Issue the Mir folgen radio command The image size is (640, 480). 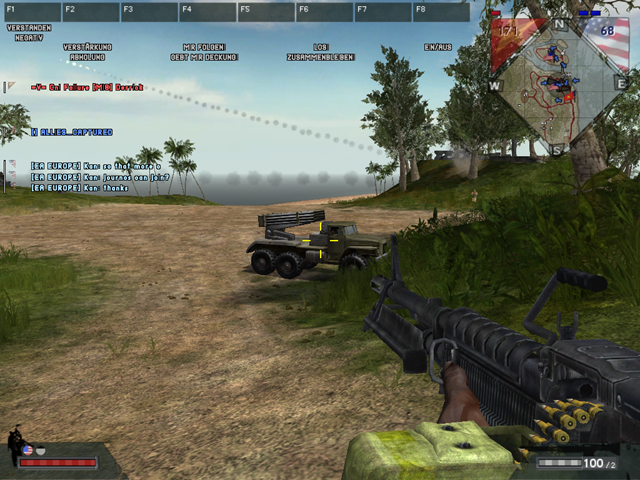[x=204, y=47]
